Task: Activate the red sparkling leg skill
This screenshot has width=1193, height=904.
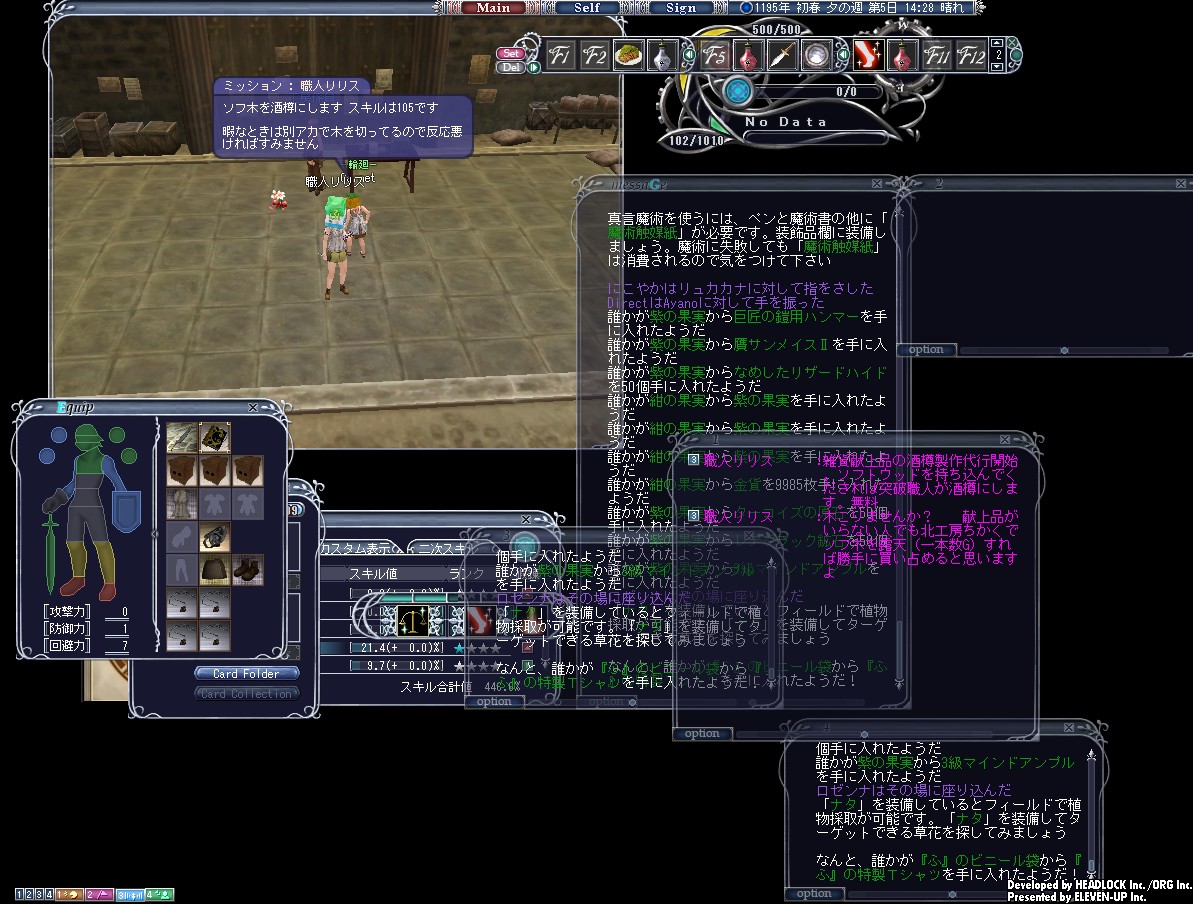Action: [869, 56]
